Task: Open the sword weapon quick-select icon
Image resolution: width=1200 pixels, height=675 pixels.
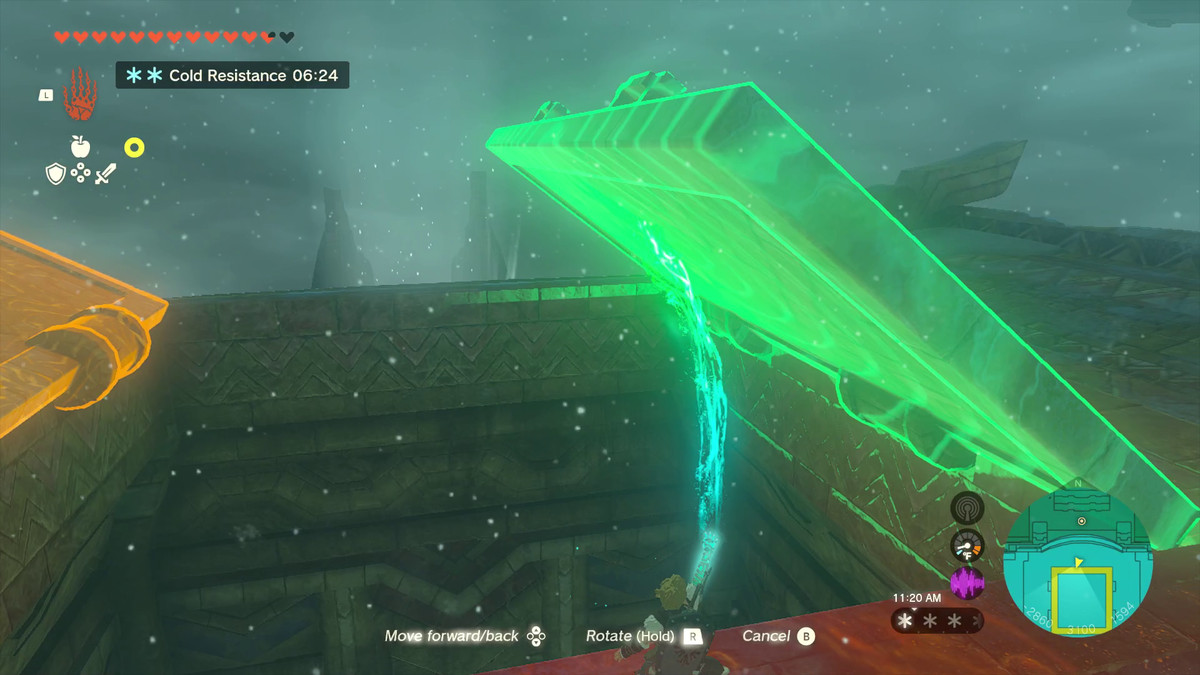Action: tap(106, 174)
